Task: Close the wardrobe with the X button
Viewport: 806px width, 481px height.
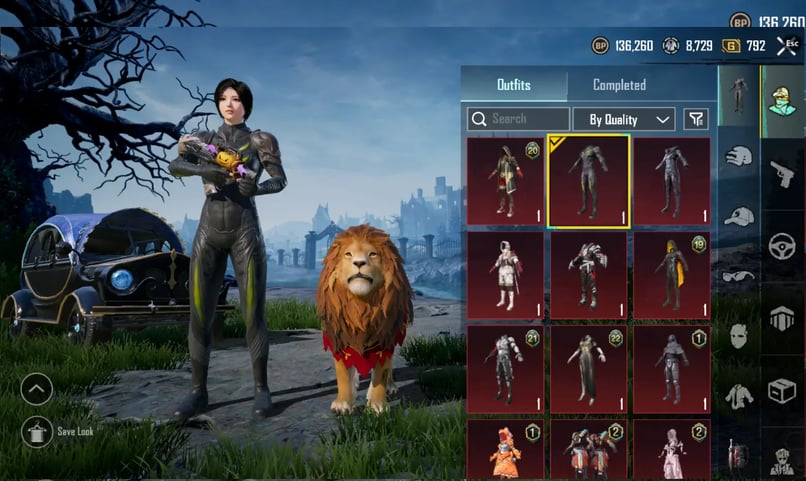Action: (786, 46)
